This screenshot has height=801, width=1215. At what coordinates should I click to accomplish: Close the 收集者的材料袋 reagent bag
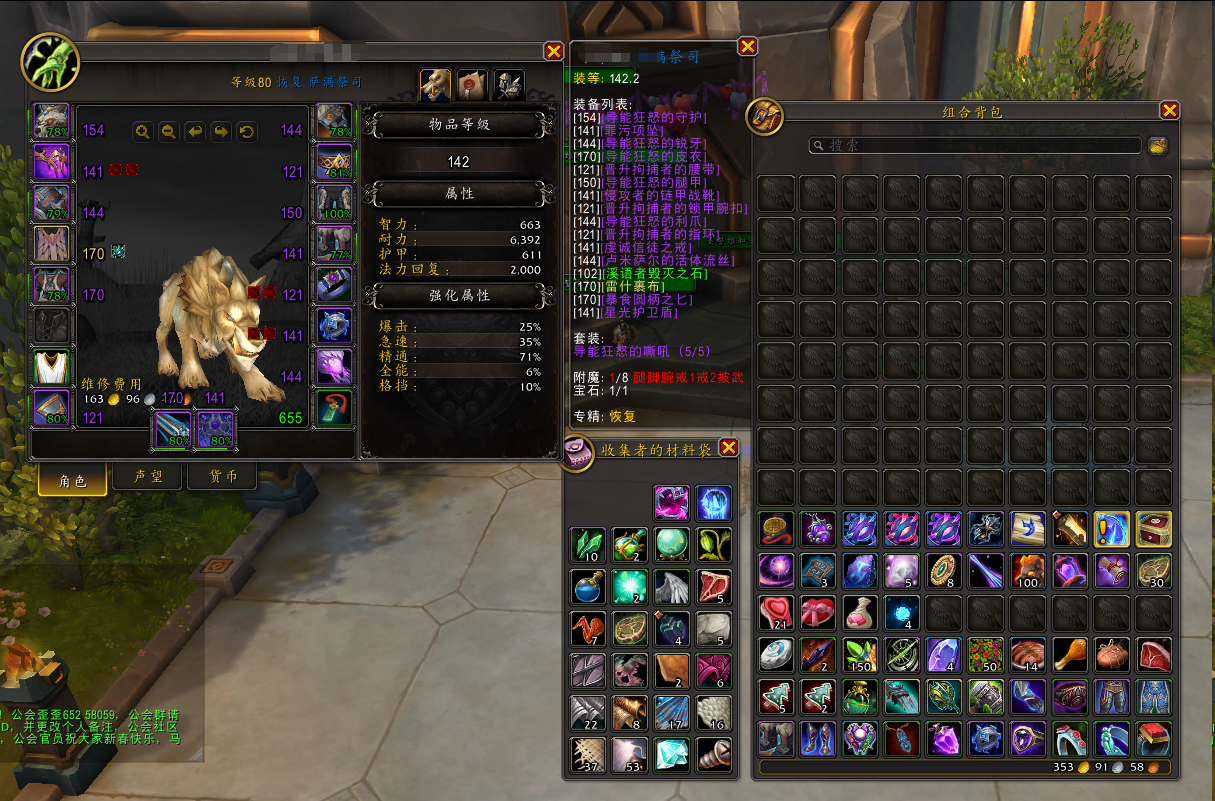point(729,448)
